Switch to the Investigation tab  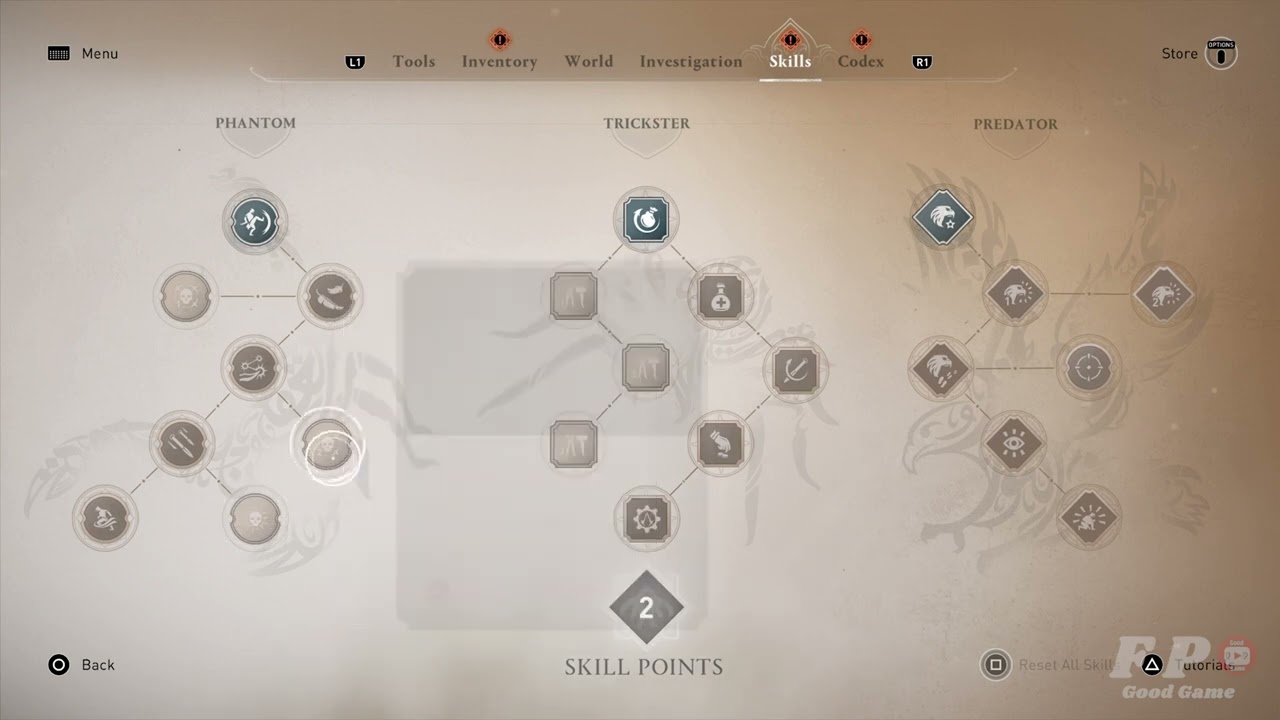tap(690, 61)
